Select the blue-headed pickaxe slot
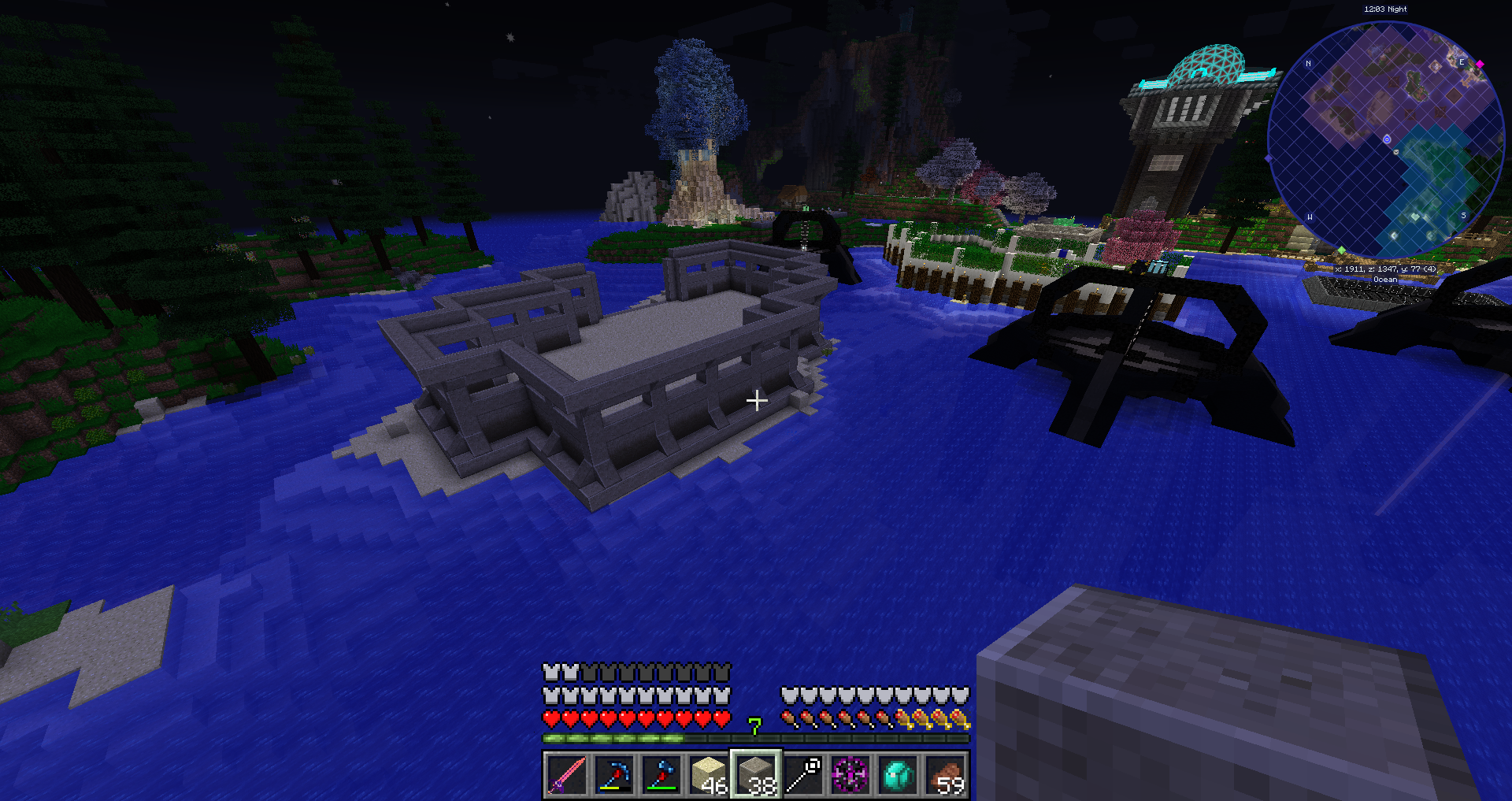1512x801 pixels. (x=614, y=775)
